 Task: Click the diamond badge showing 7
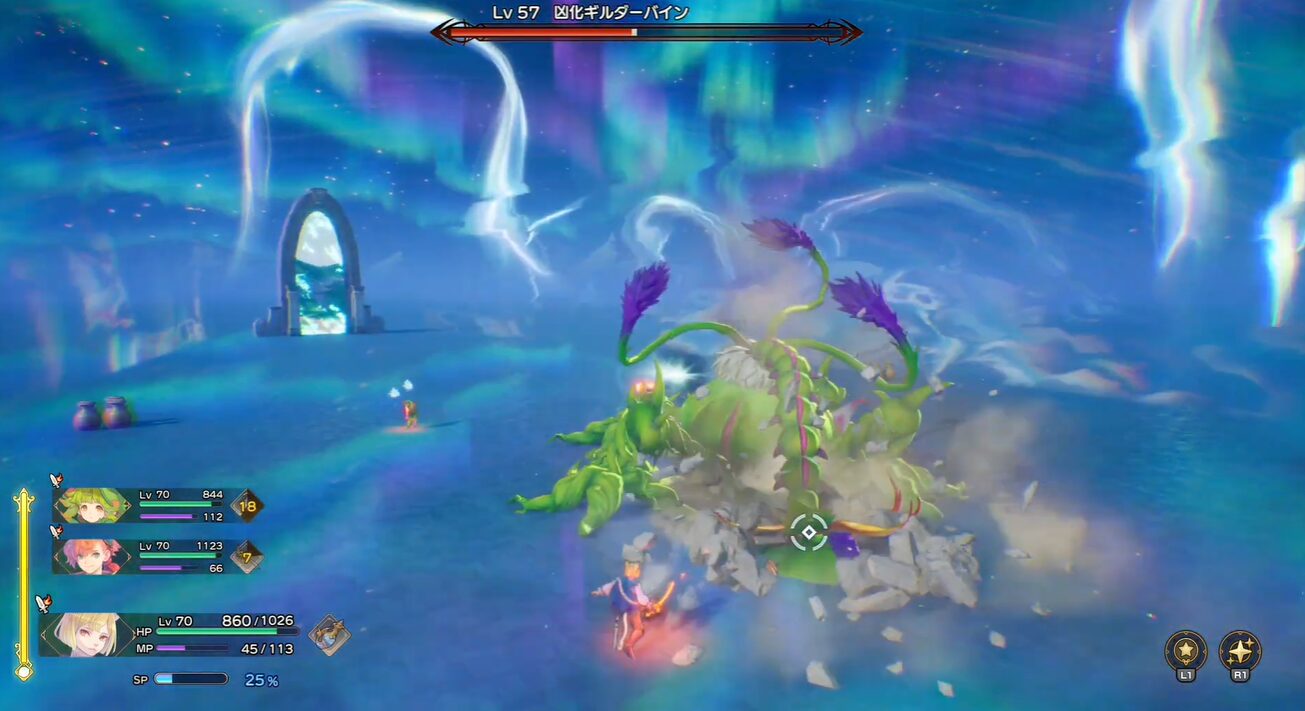247,556
